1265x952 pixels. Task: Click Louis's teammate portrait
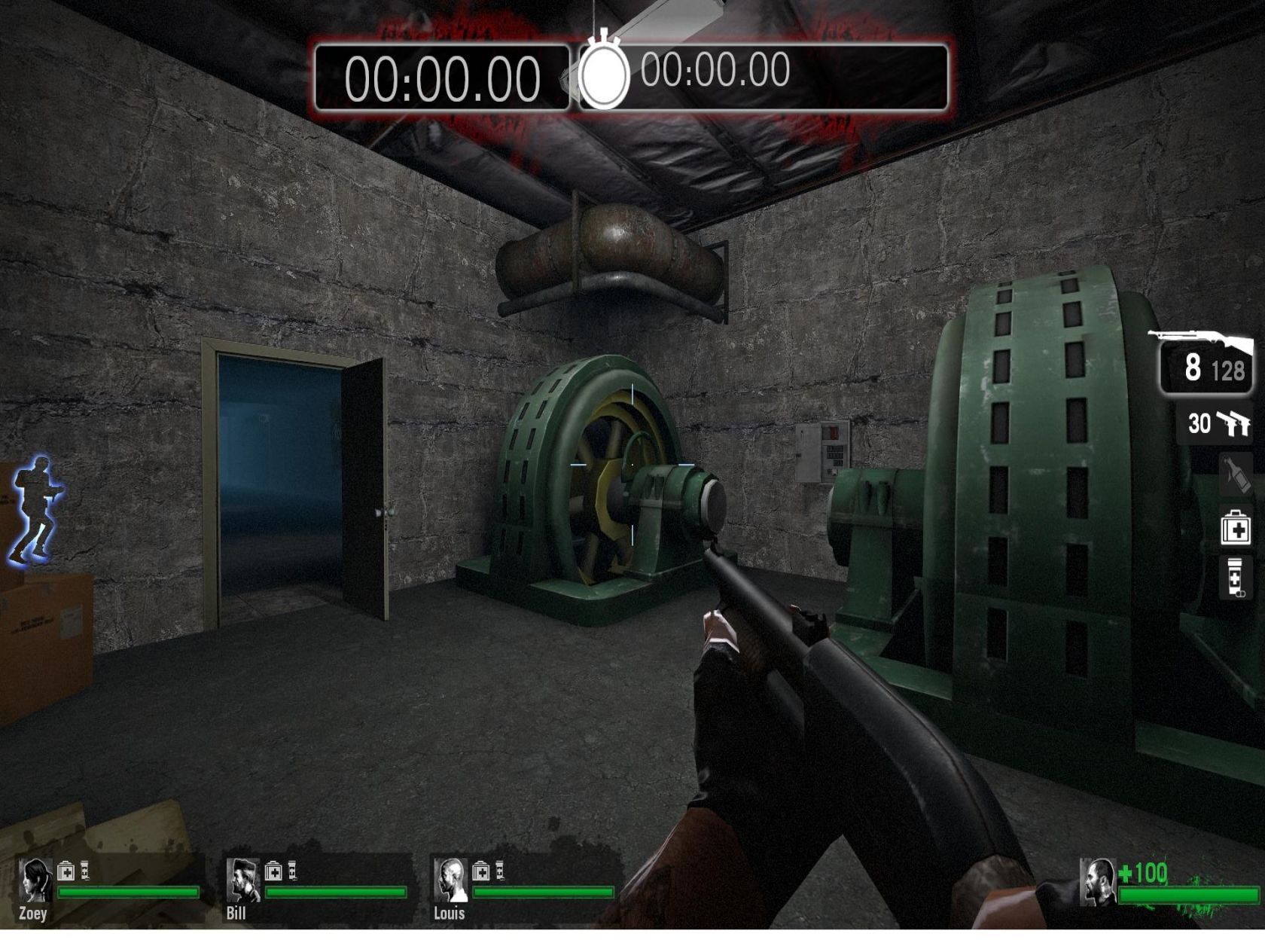click(x=450, y=880)
